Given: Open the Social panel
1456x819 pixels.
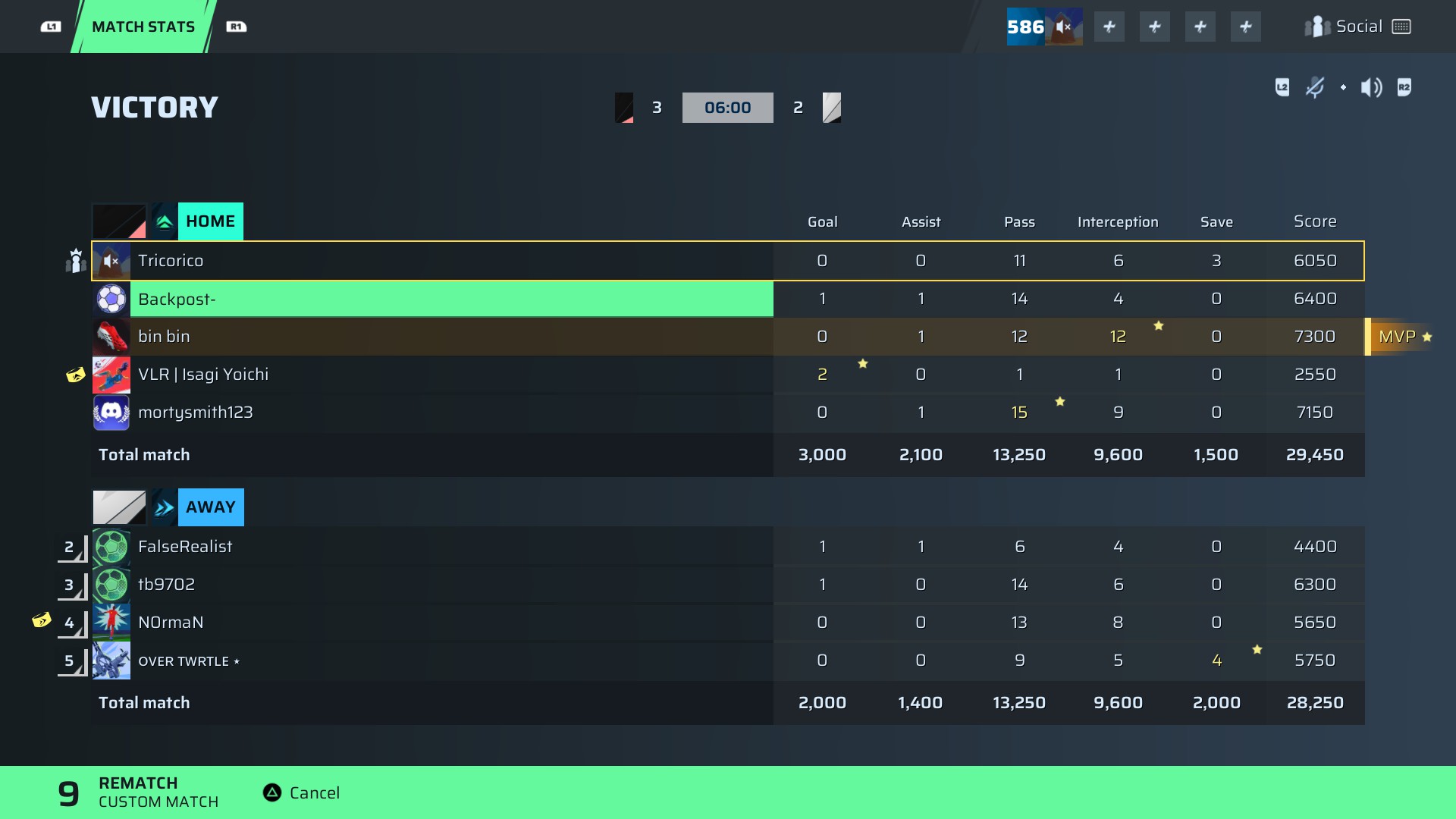Looking at the screenshot, I should pos(1357,27).
